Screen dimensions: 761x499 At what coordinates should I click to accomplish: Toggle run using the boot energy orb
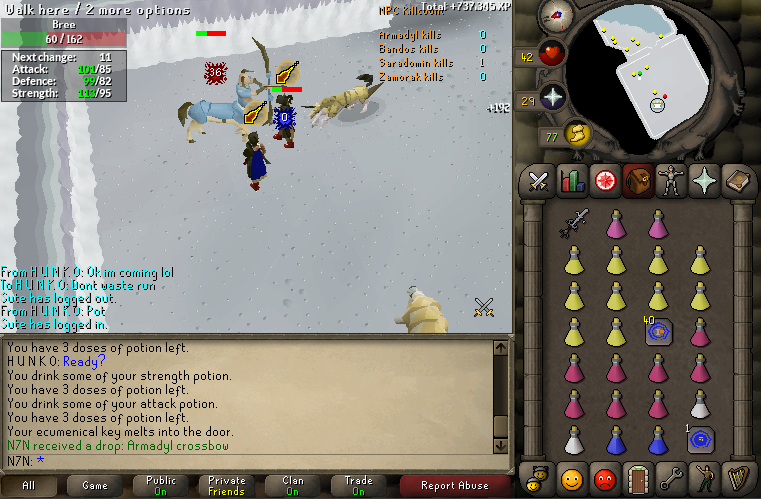tap(577, 134)
